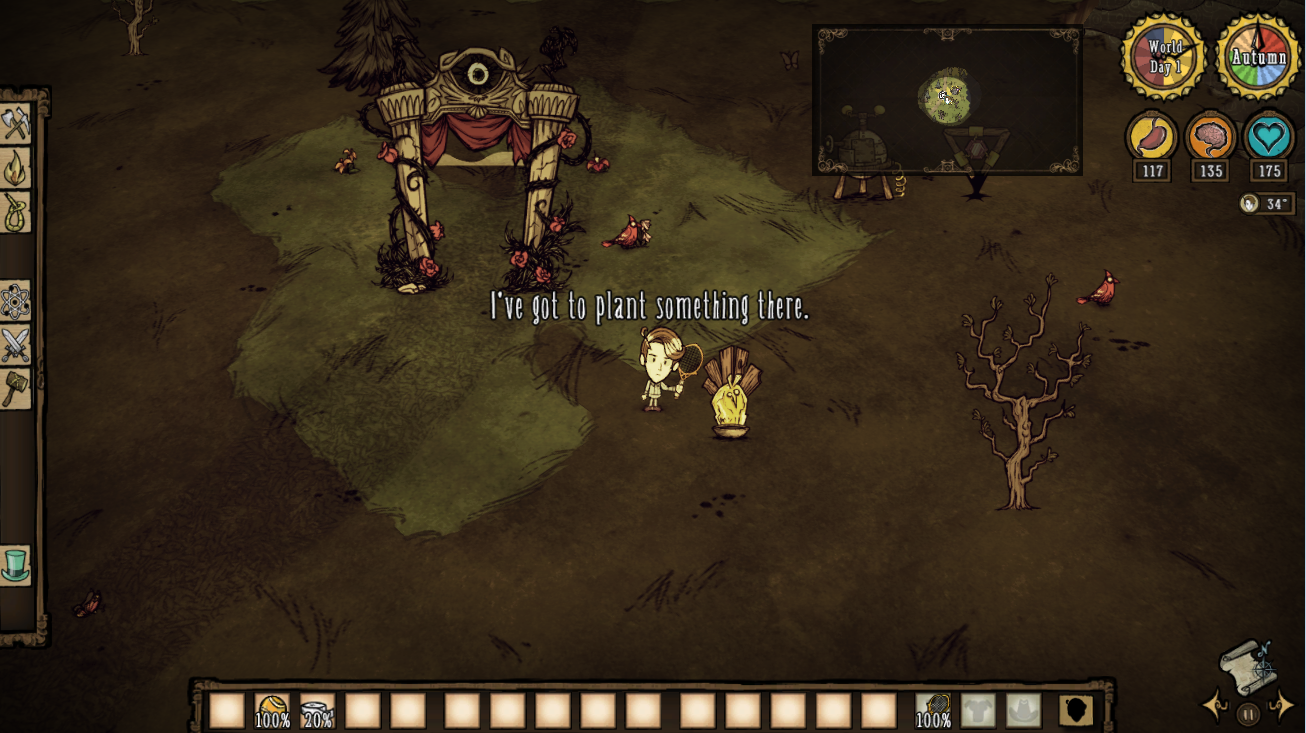Switch to the Science atom crafting tab
Screen dimensions: 1306x733
click(16, 300)
